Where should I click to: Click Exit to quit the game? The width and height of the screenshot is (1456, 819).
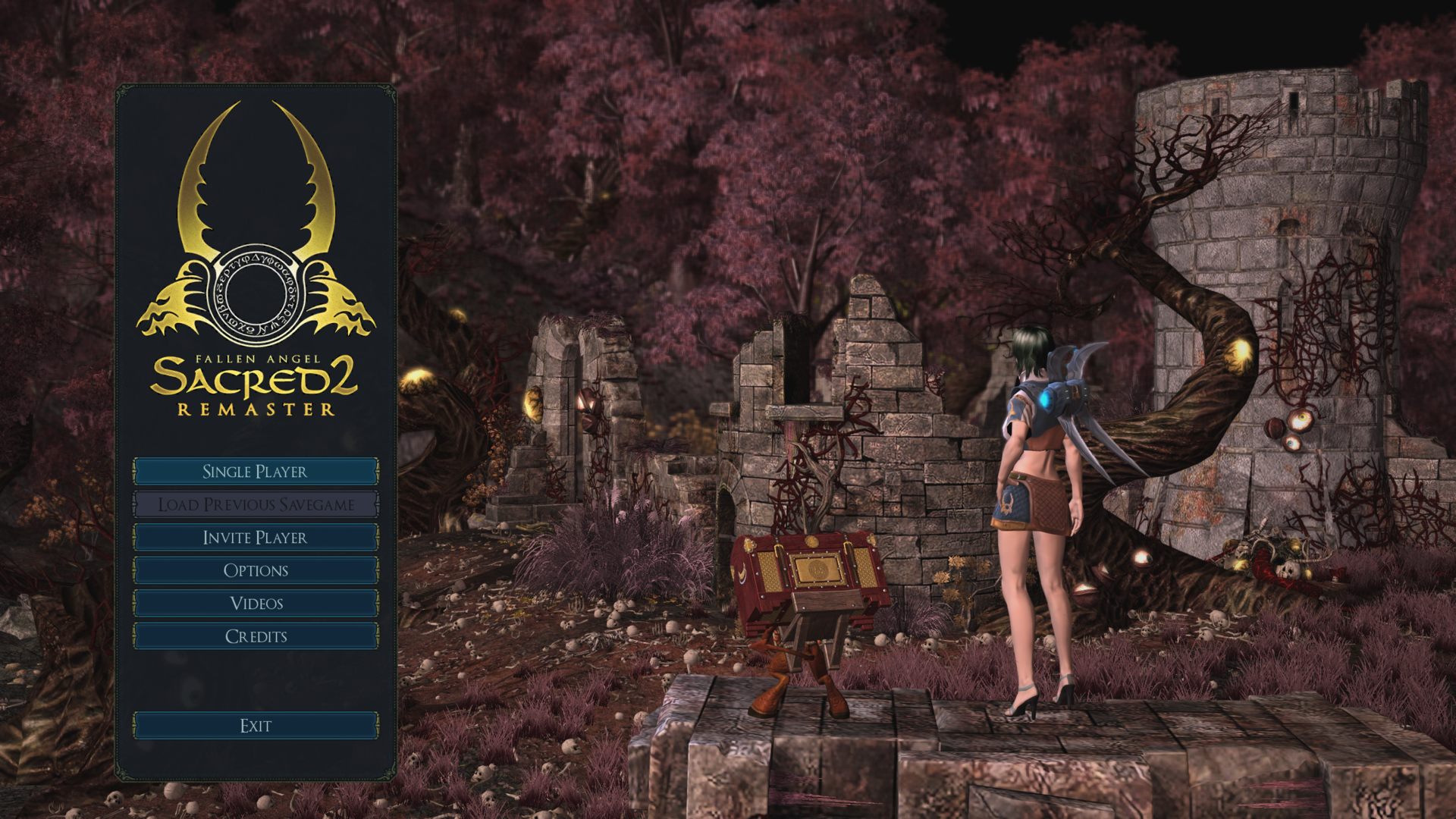pyautogui.click(x=256, y=726)
